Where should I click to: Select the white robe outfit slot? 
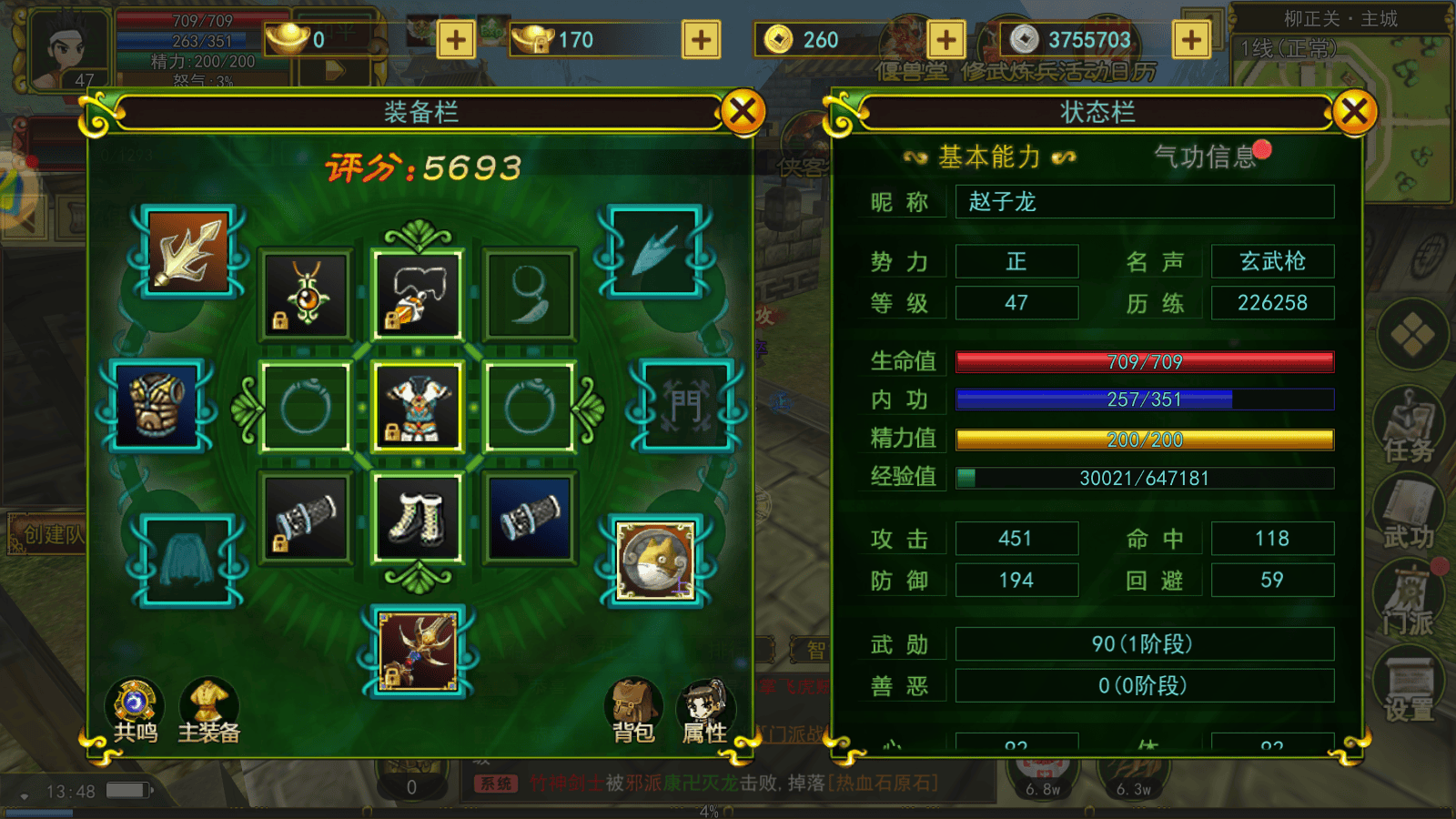click(x=418, y=406)
